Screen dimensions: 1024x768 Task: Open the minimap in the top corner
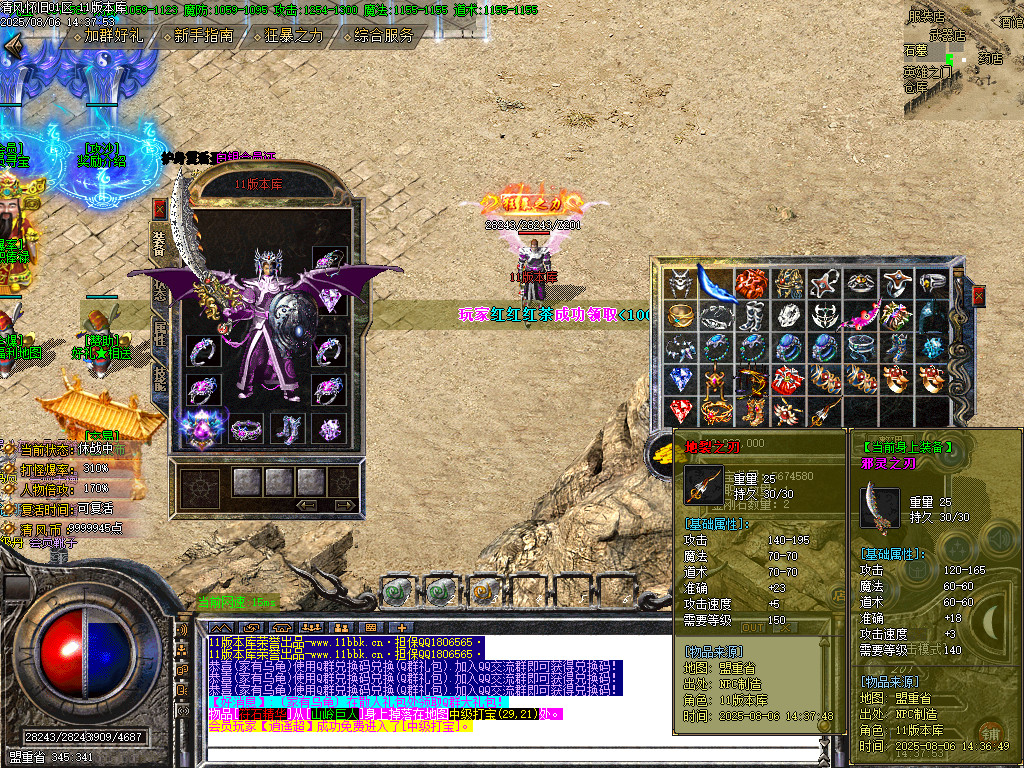click(963, 60)
